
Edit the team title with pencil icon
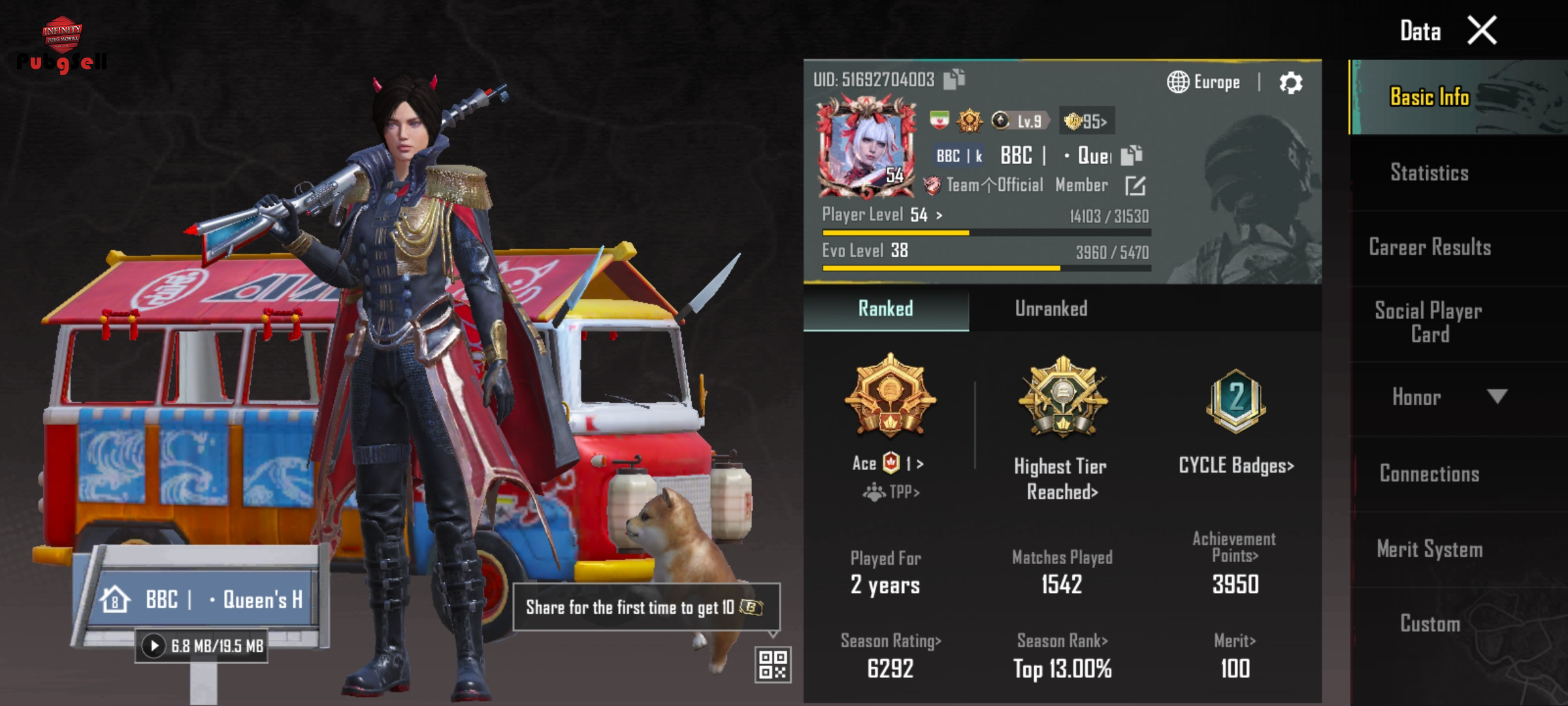click(x=1135, y=186)
